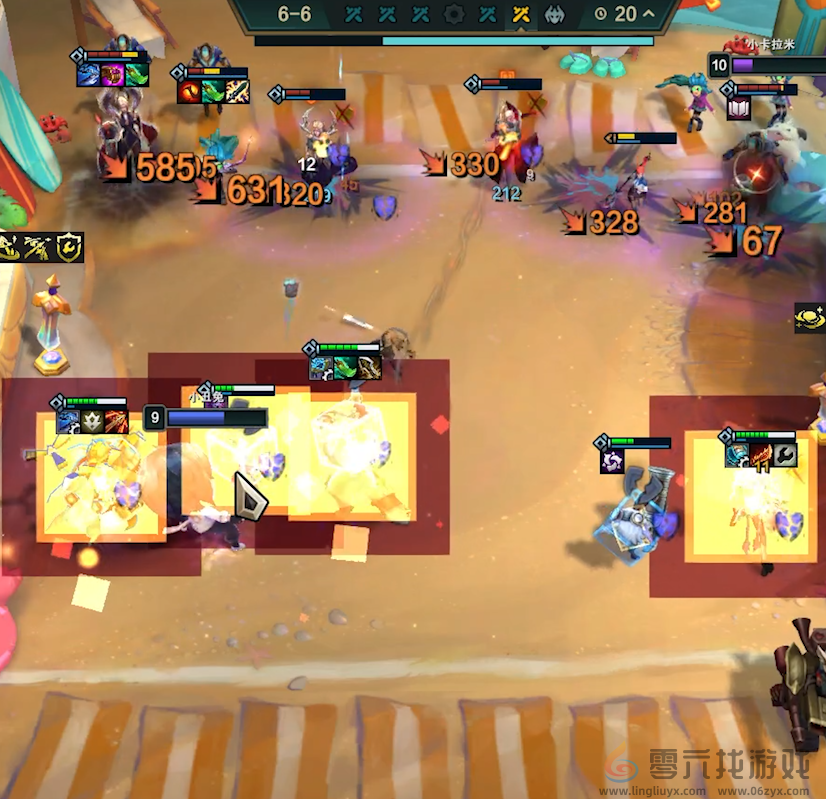This screenshot has width=826, height=799.
Task: Select the highlighted yellow crossed-swords round icon
Action: (520, 14)
